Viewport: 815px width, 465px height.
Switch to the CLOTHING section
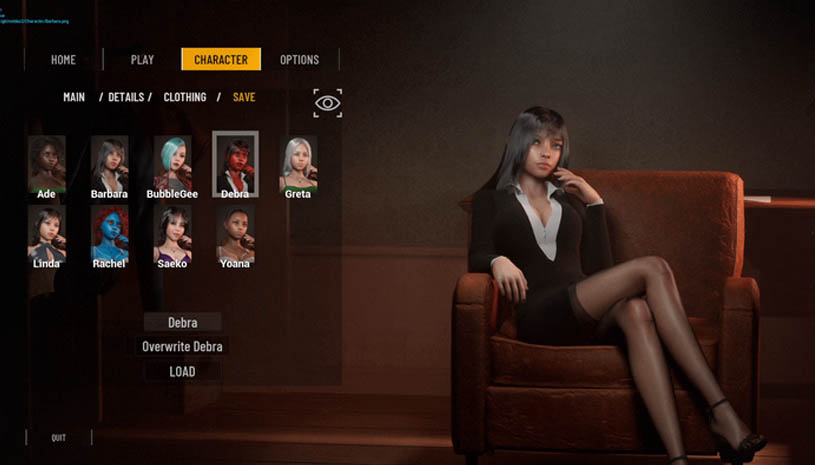click(x=185, y=97)
